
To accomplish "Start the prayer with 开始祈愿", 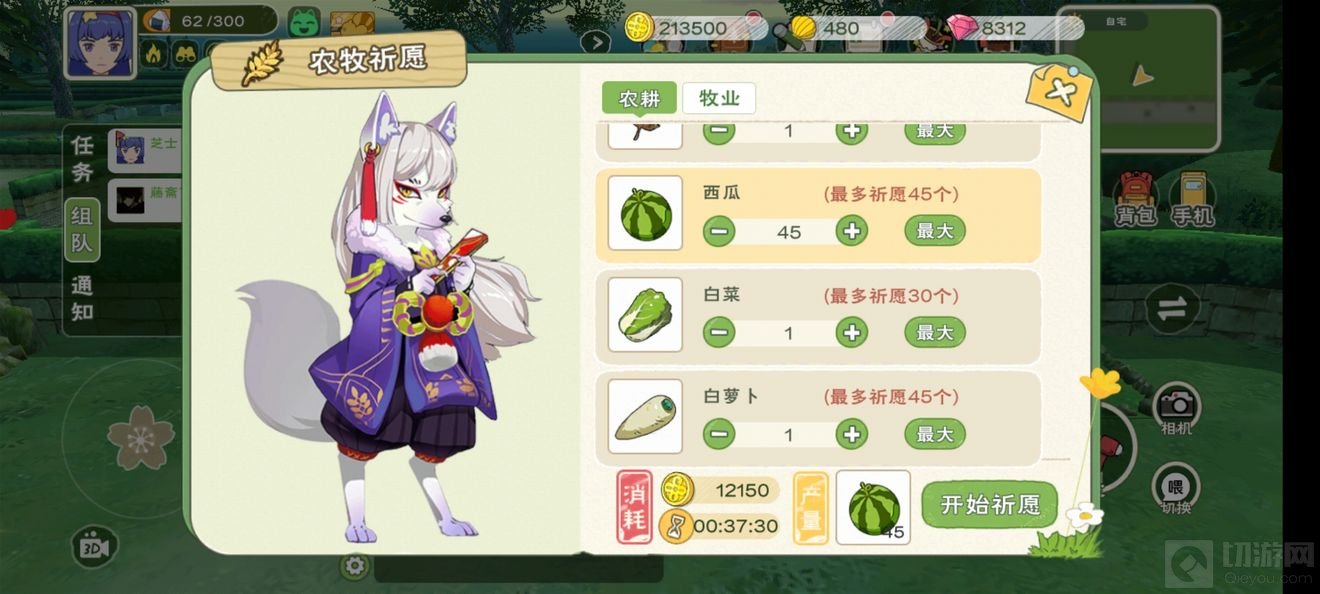I will point(989,504).
